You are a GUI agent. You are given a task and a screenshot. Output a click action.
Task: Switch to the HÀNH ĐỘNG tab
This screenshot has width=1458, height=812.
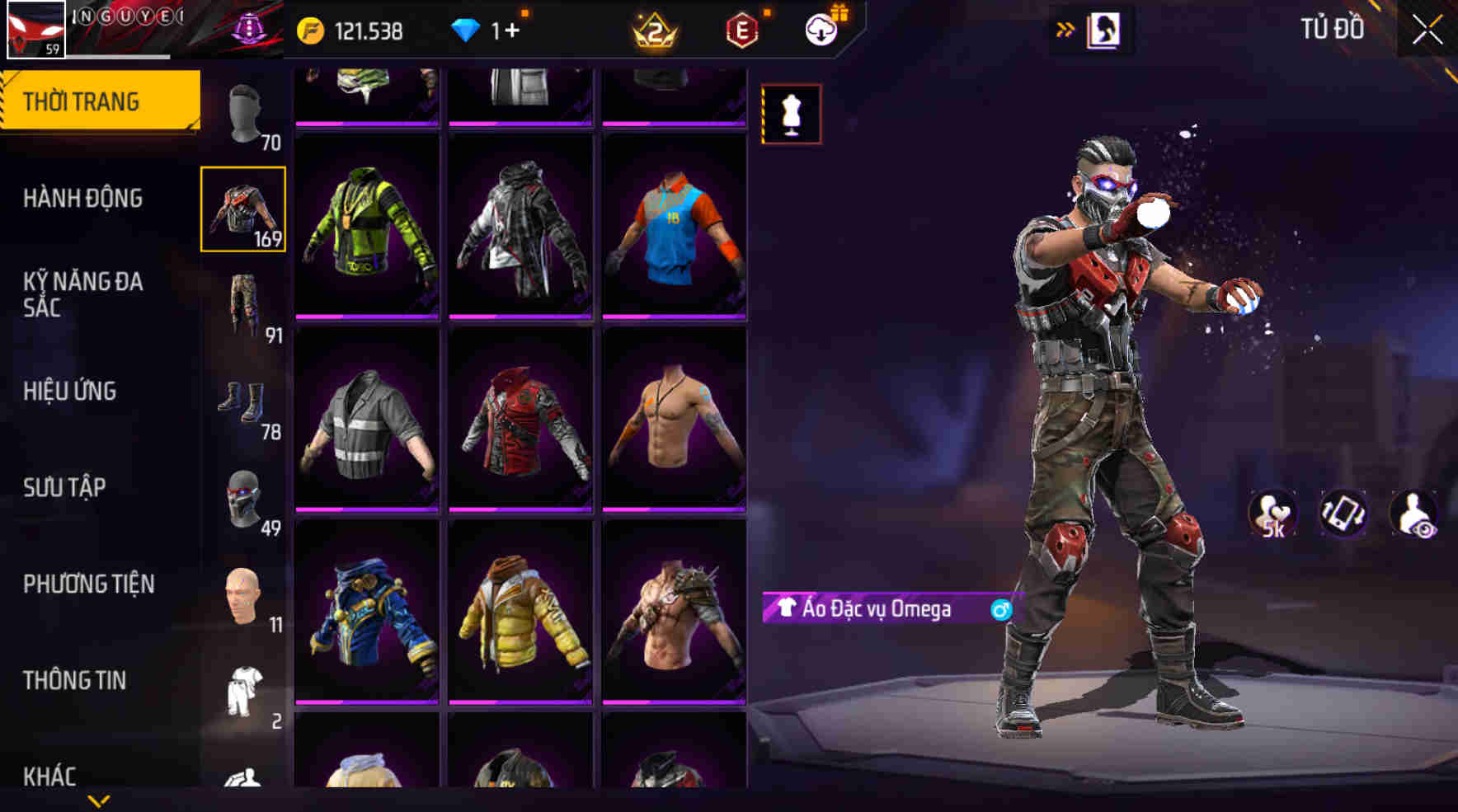[x=82, y=198]
